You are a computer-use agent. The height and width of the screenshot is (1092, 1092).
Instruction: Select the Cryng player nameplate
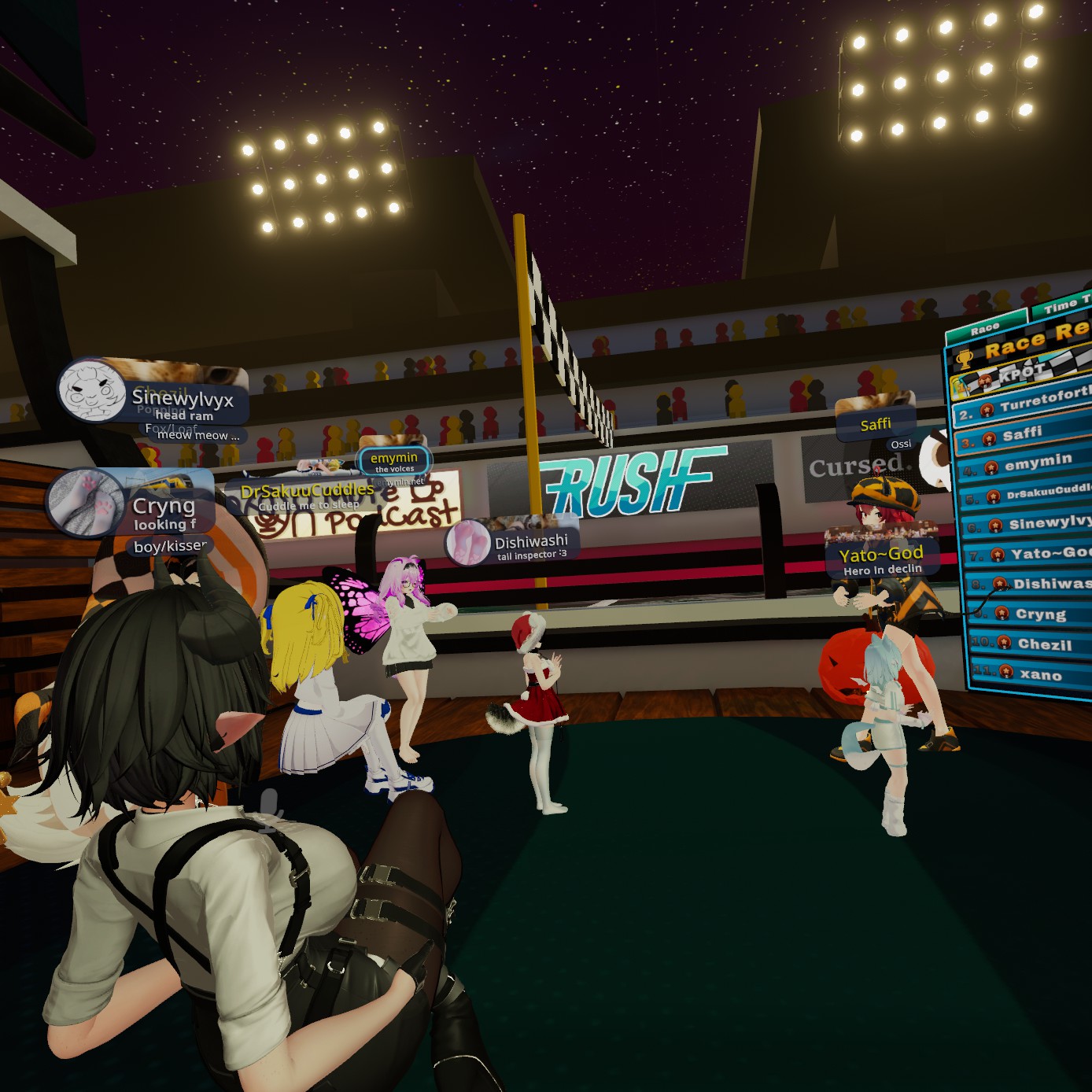tap(163, 507)
